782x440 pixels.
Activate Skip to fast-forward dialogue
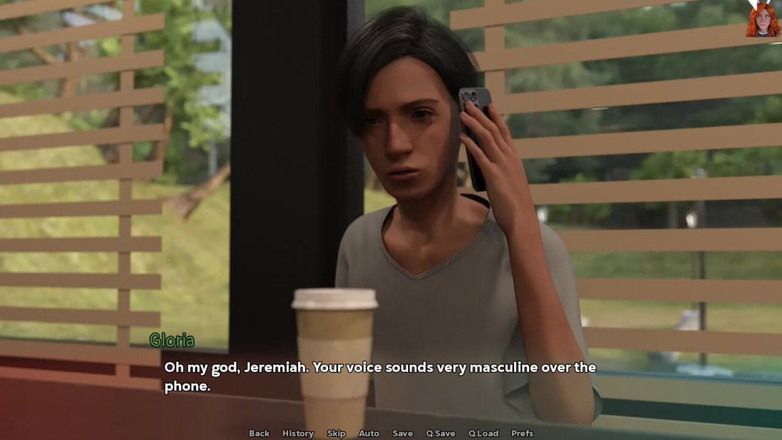336,433
